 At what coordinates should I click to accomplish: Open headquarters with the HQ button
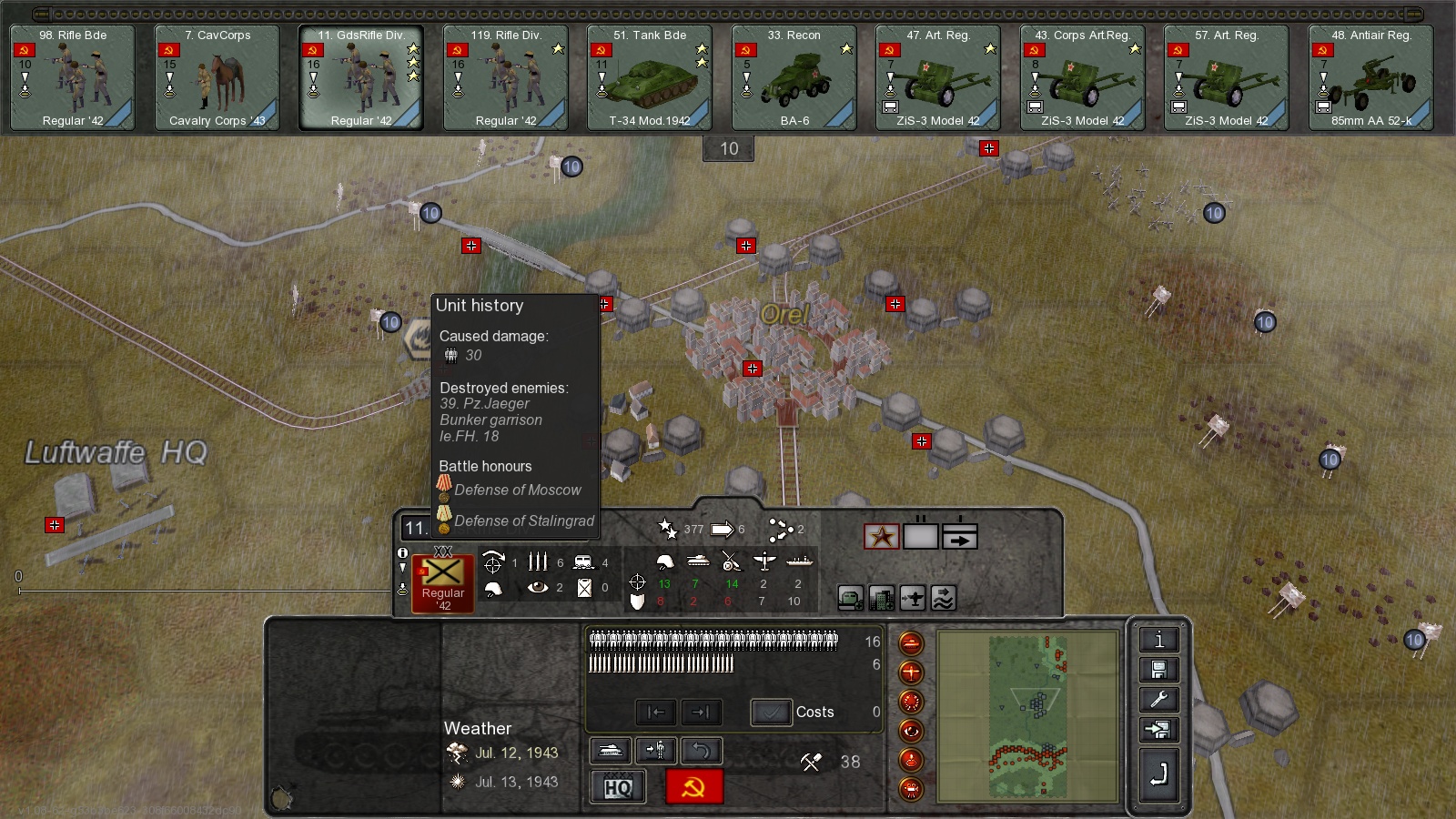point(618,786)
